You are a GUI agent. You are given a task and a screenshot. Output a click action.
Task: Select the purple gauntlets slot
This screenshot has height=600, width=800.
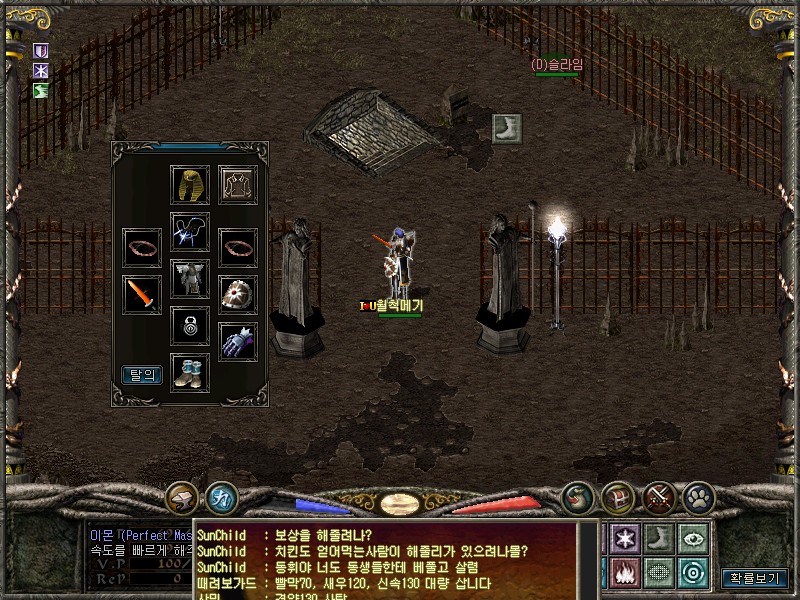[238, 341]
